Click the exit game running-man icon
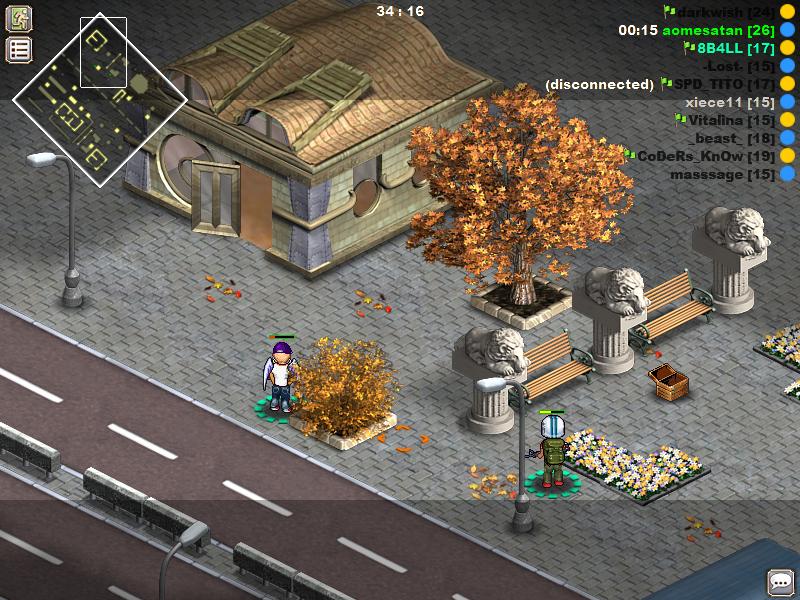The height and width of the screenshot is (600, 800). [20, 19]
